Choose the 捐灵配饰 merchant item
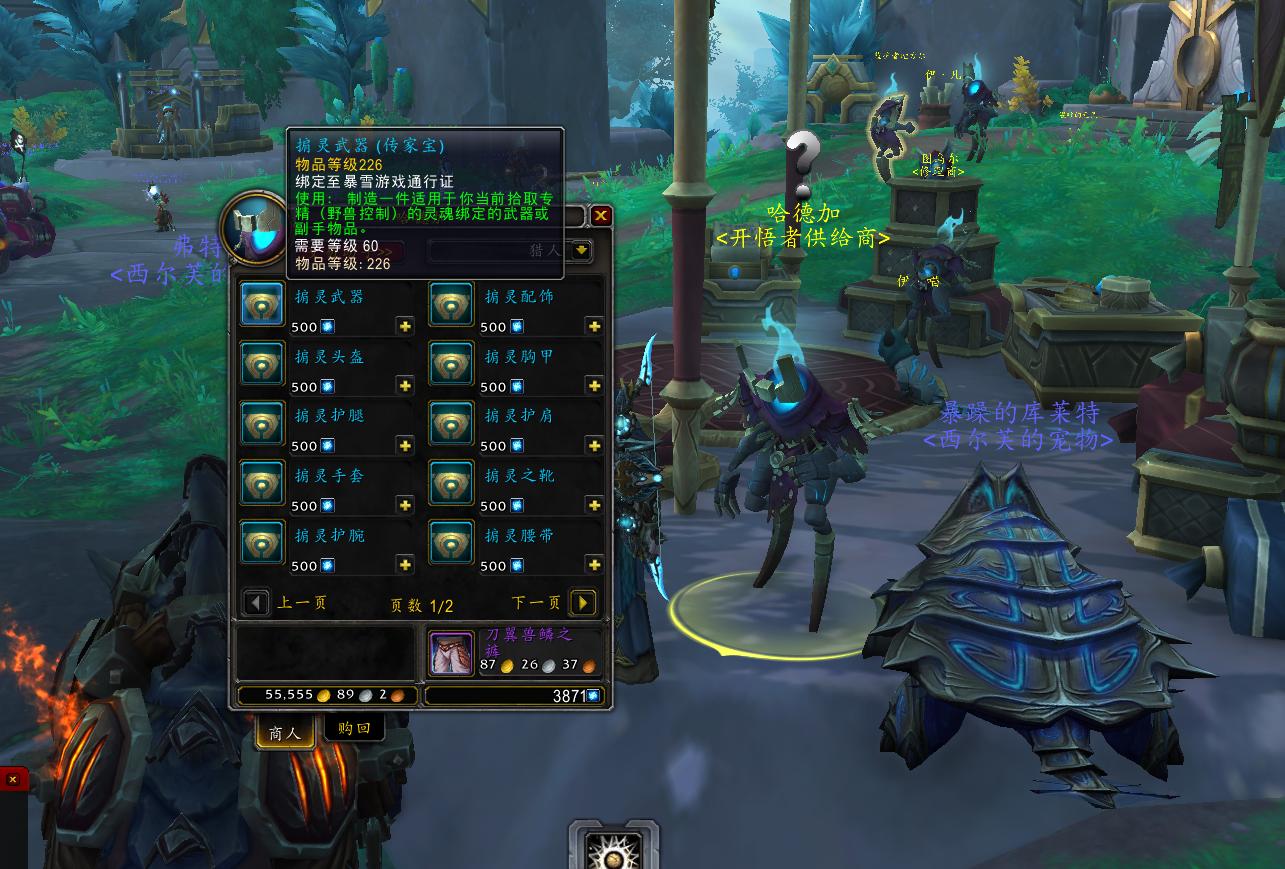 451,304
